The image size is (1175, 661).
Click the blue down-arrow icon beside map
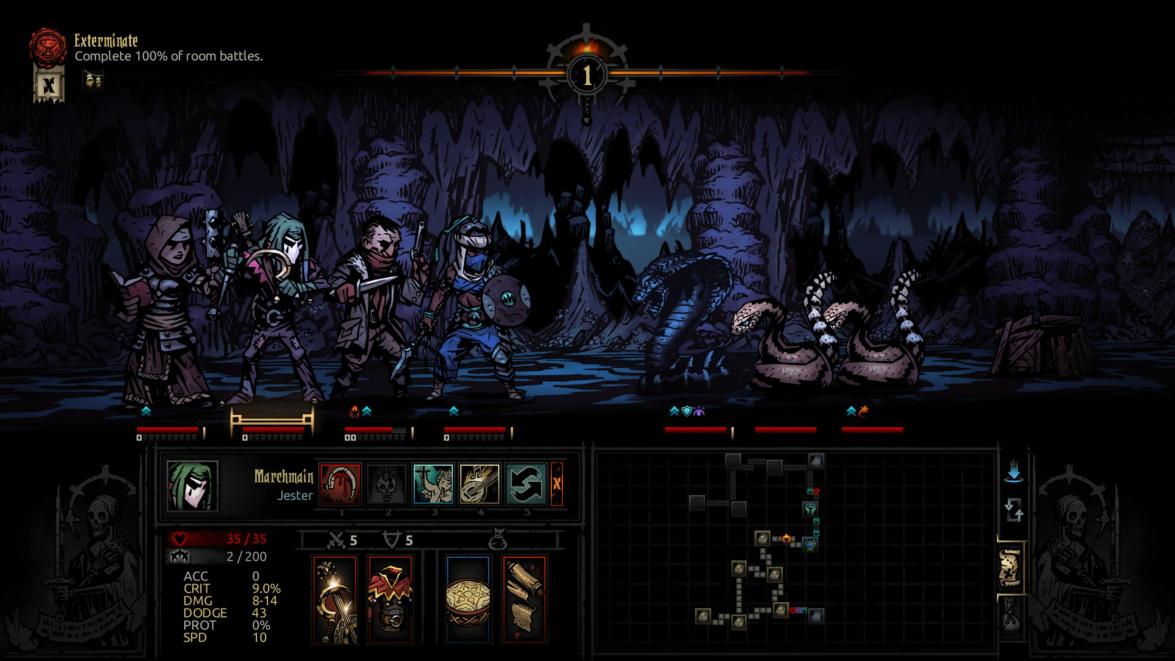tap(1012, 471)
